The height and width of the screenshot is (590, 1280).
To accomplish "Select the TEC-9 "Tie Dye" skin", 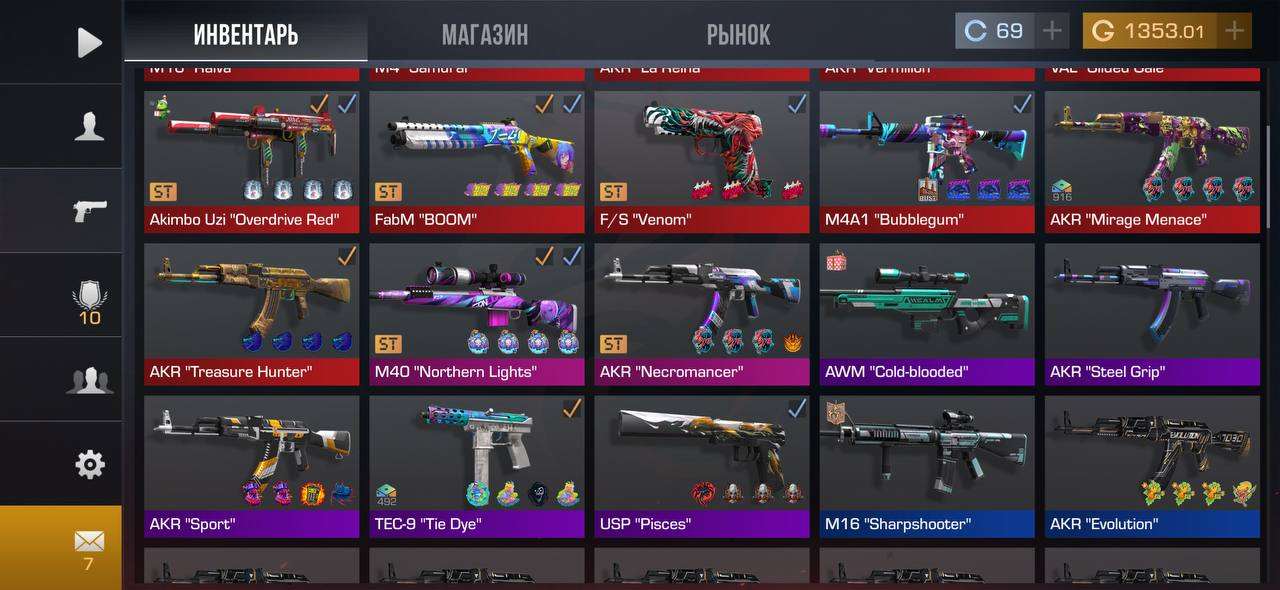I will tap(476, 464).
